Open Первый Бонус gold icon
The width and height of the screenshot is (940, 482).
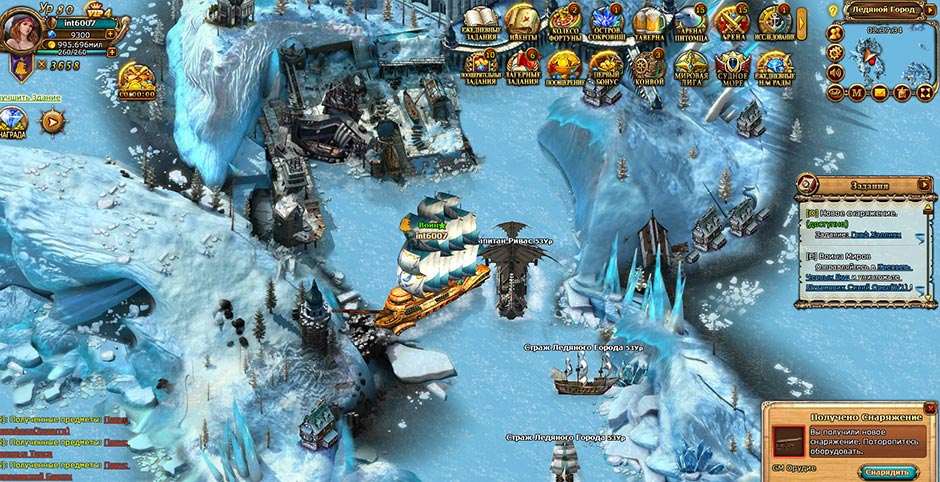click(607, 67)
